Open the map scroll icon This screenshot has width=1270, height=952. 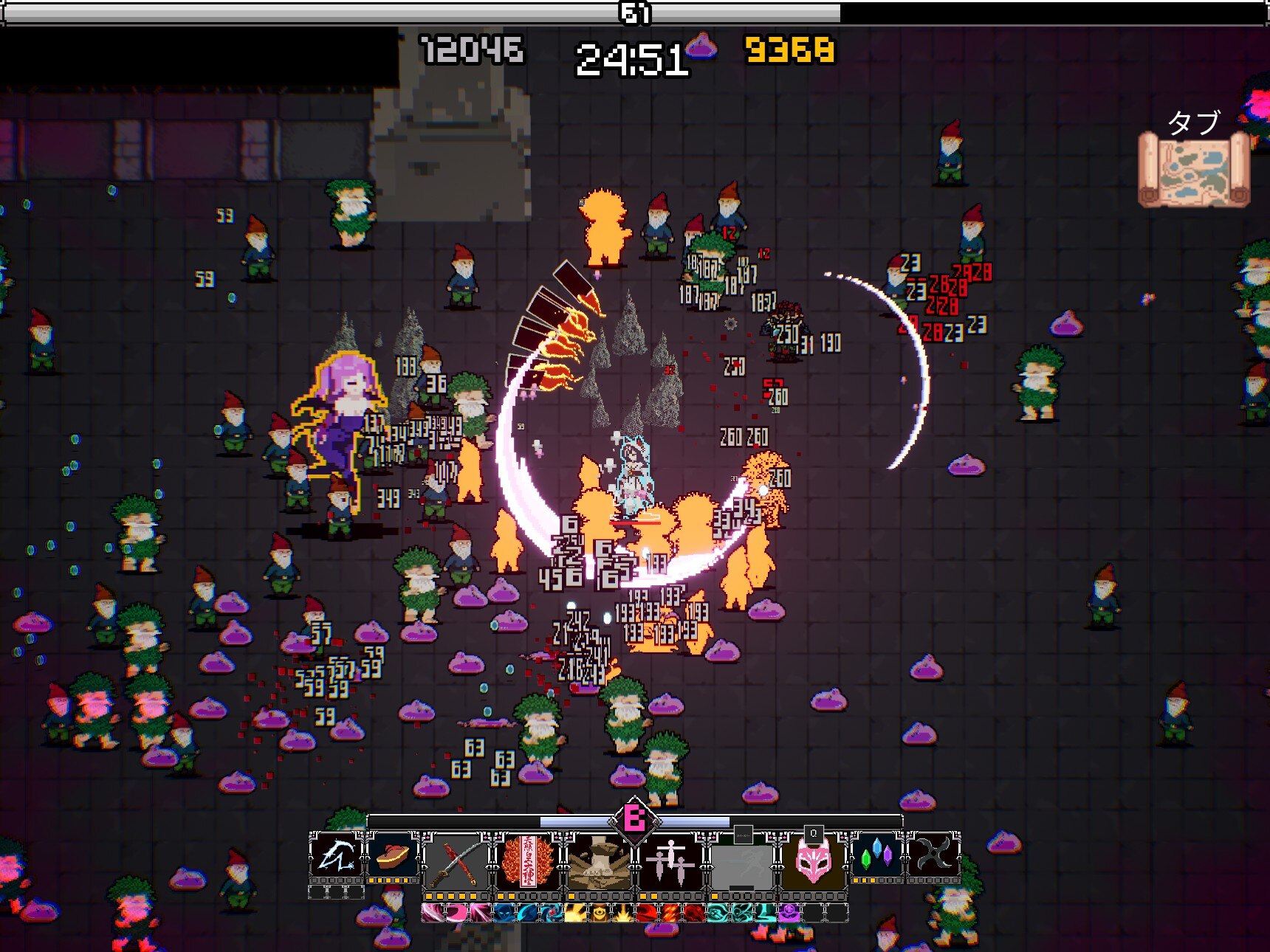(1193, 170)
